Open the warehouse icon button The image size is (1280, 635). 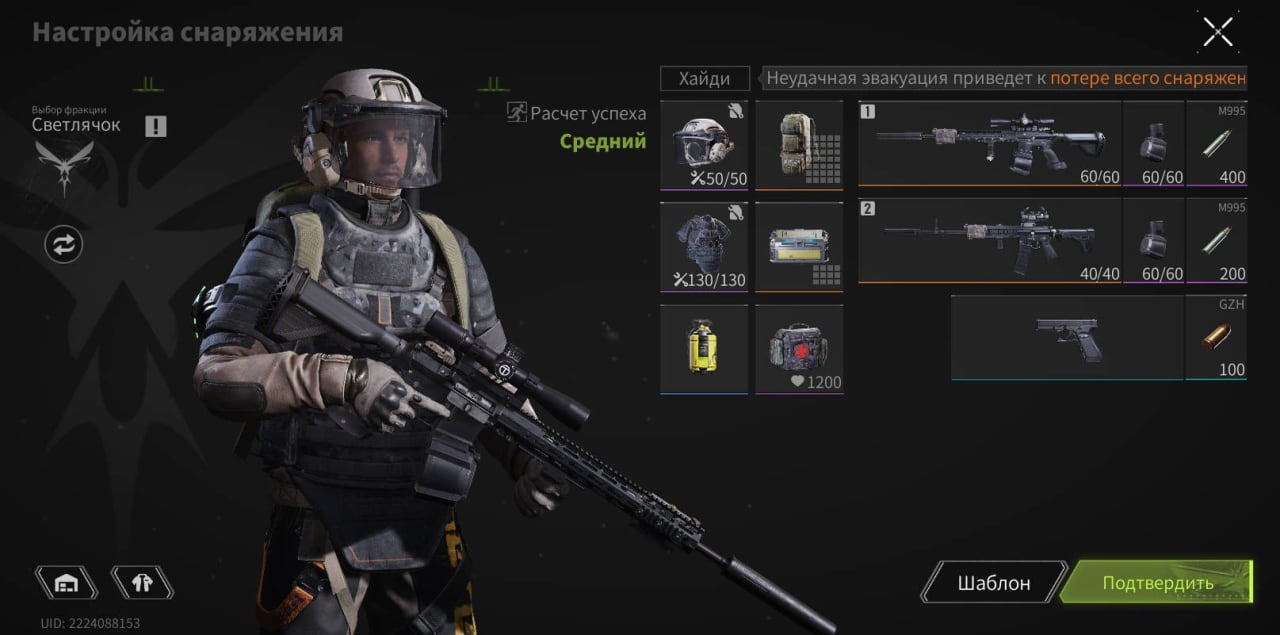tap(66, 582)
